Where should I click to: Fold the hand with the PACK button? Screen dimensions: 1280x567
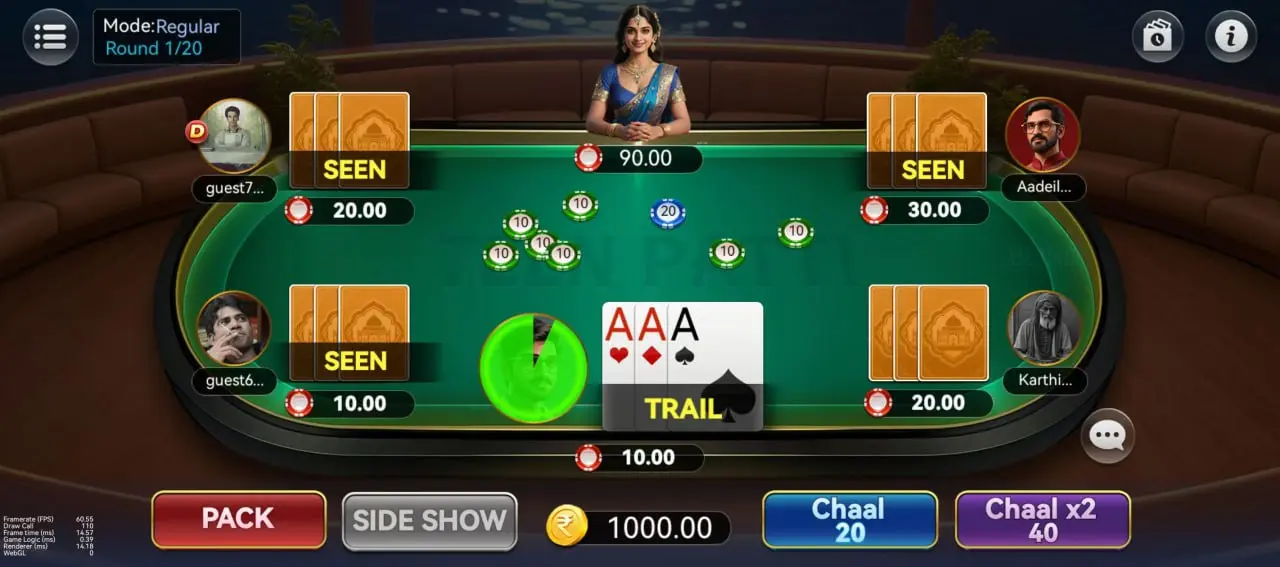238,519
